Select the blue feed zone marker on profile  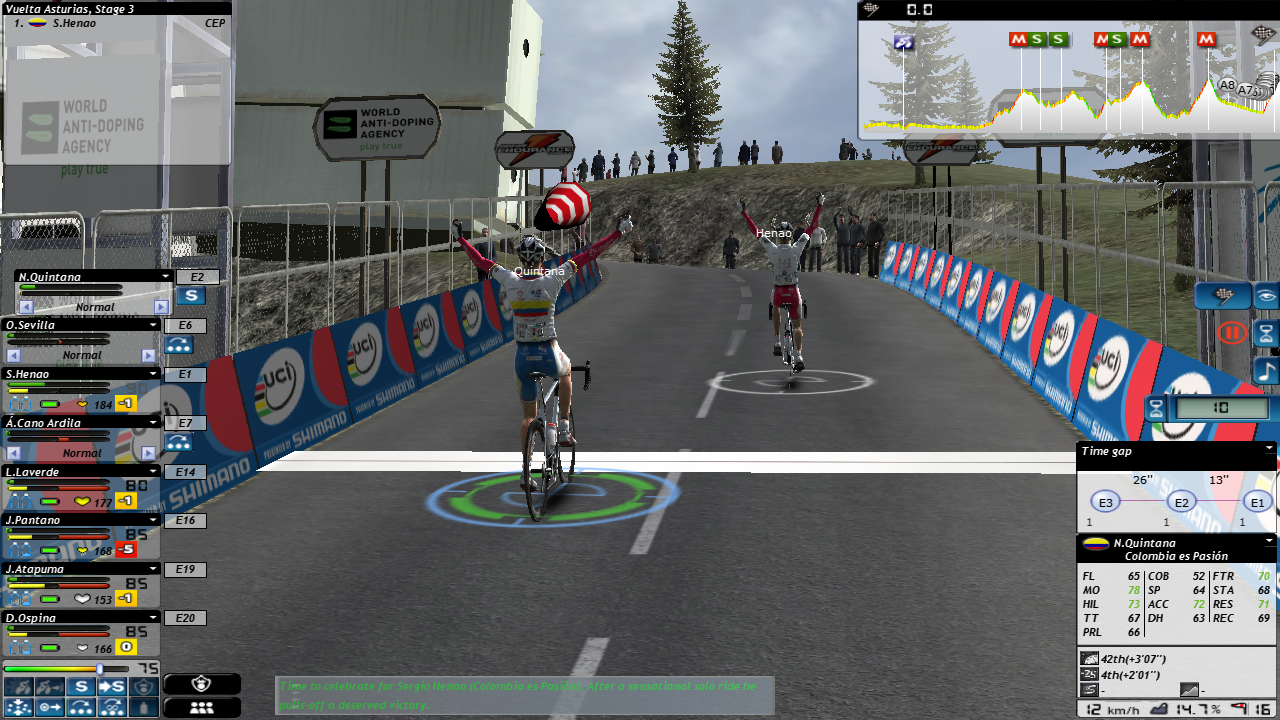coord(904,43)
